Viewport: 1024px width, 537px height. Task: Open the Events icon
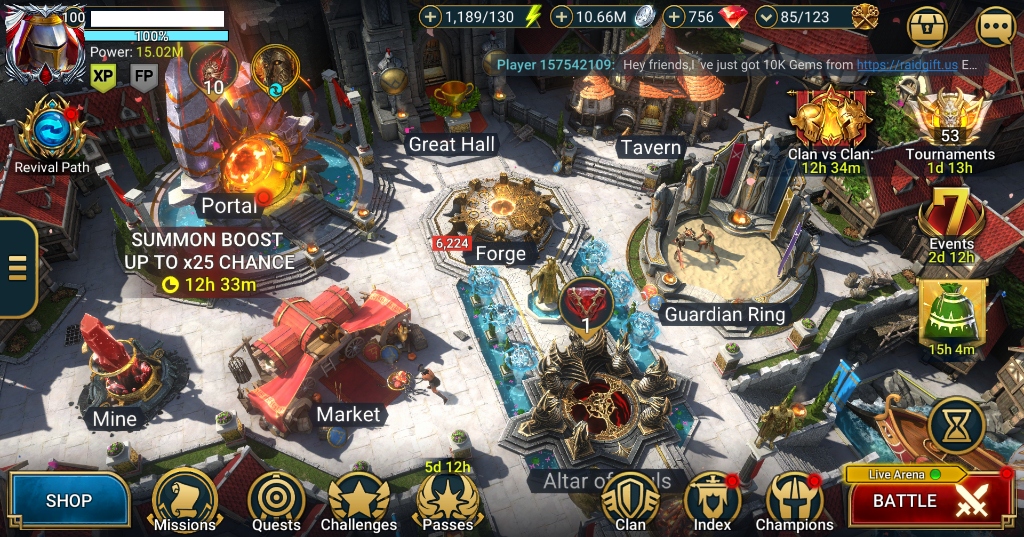tap(951, 216)
